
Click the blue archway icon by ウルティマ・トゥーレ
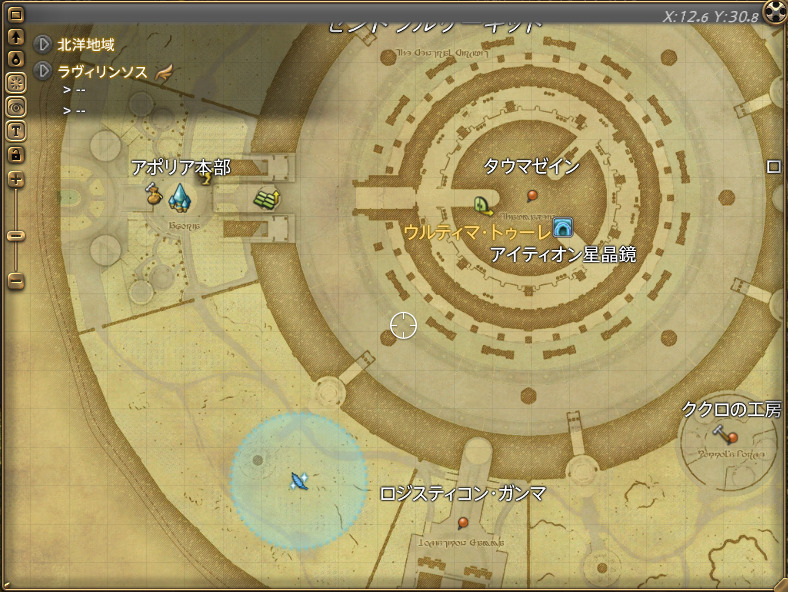coord(562,229)
